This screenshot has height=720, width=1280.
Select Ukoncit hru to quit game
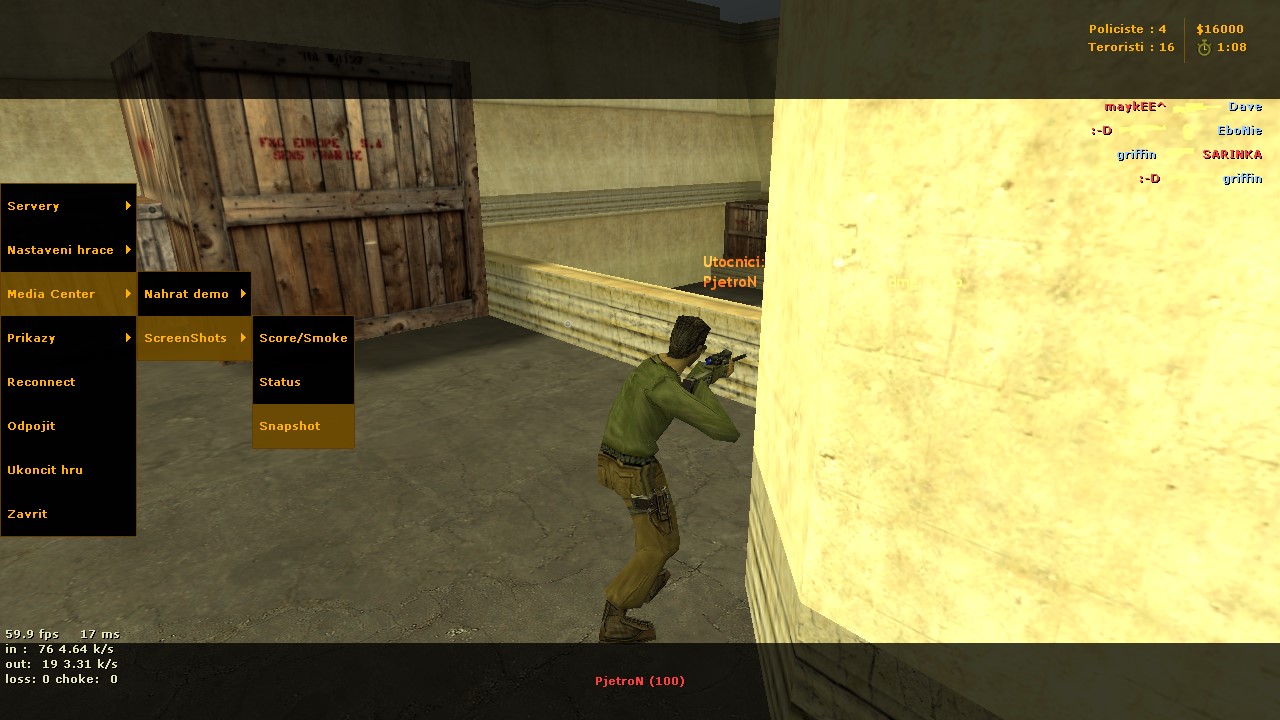click(x=68, y=470)
